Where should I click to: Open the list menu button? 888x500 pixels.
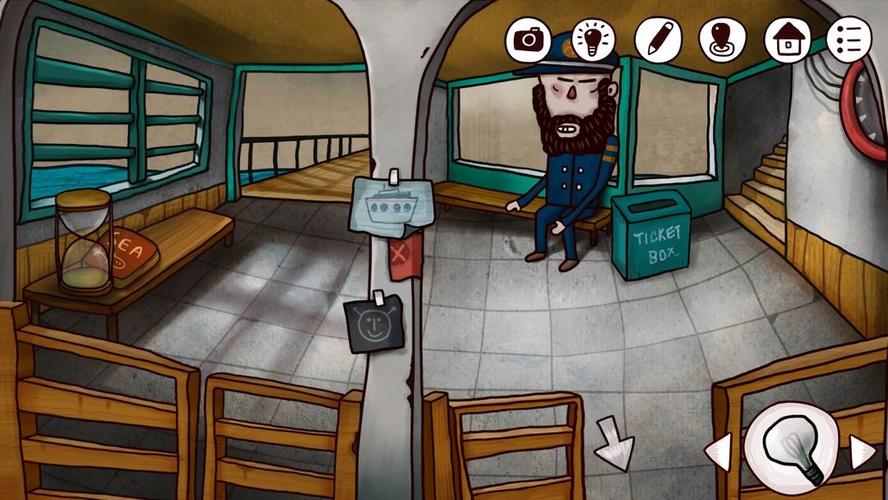click(x=849, y=40)
